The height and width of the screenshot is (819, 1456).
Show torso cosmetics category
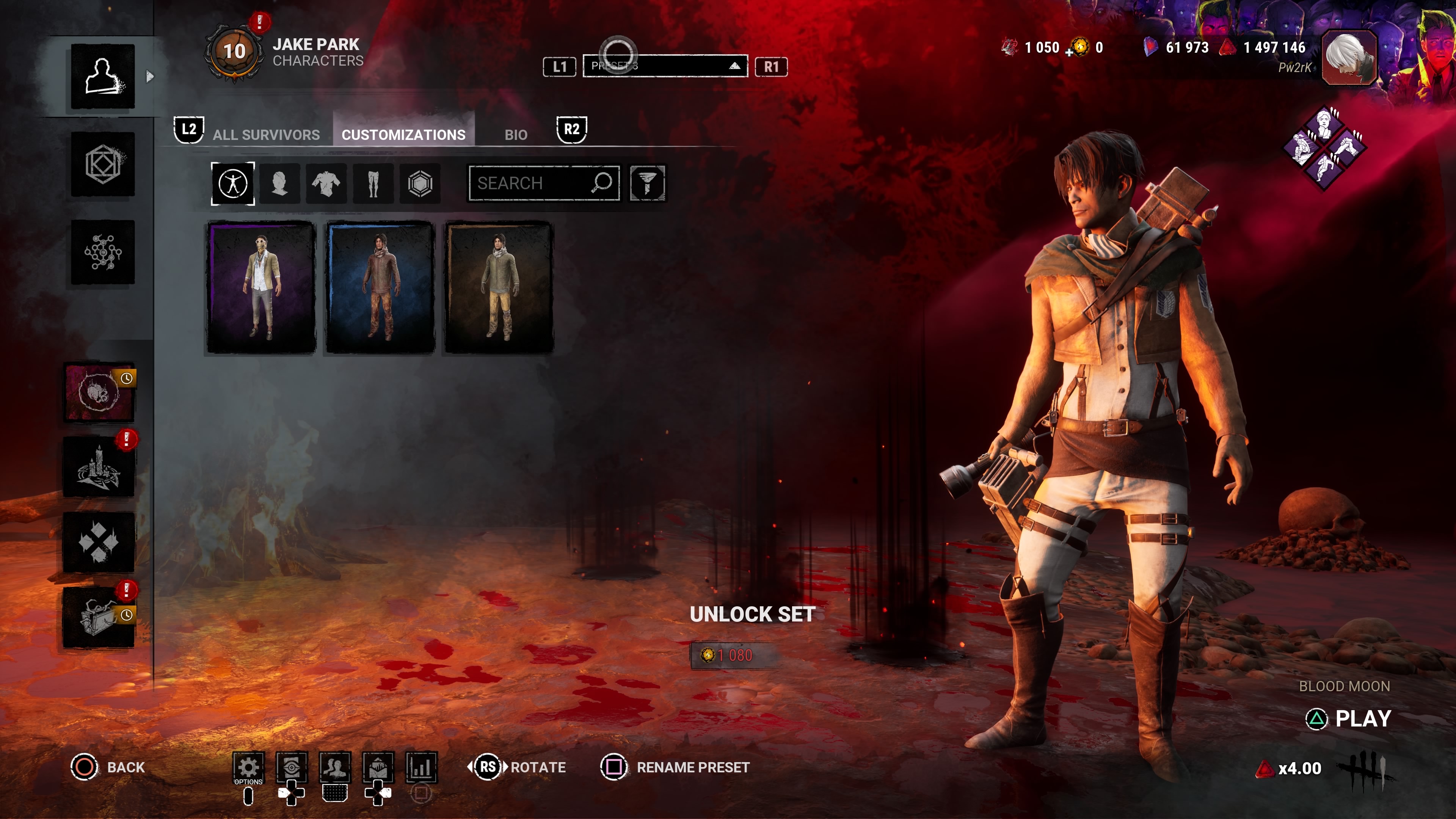pyautogui.click(x=326, y=183)
